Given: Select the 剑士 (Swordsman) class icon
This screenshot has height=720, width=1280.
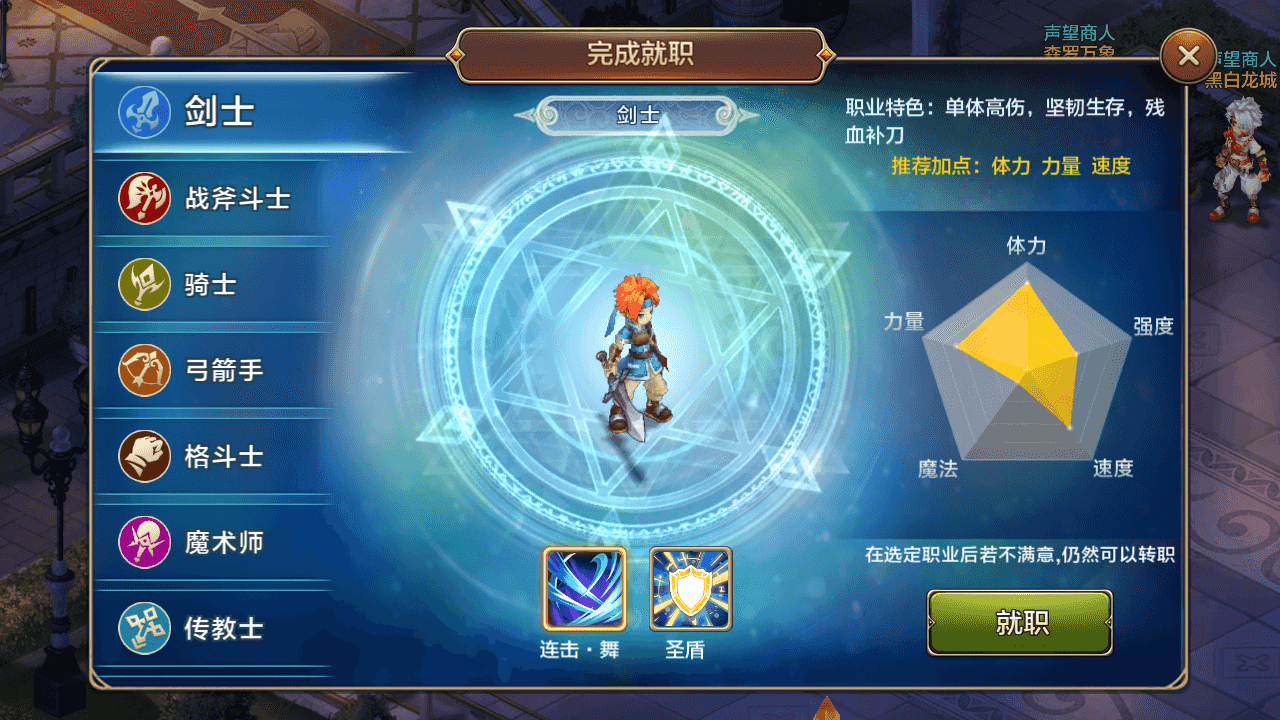Looking at the screenshot, I should point(143,112).
